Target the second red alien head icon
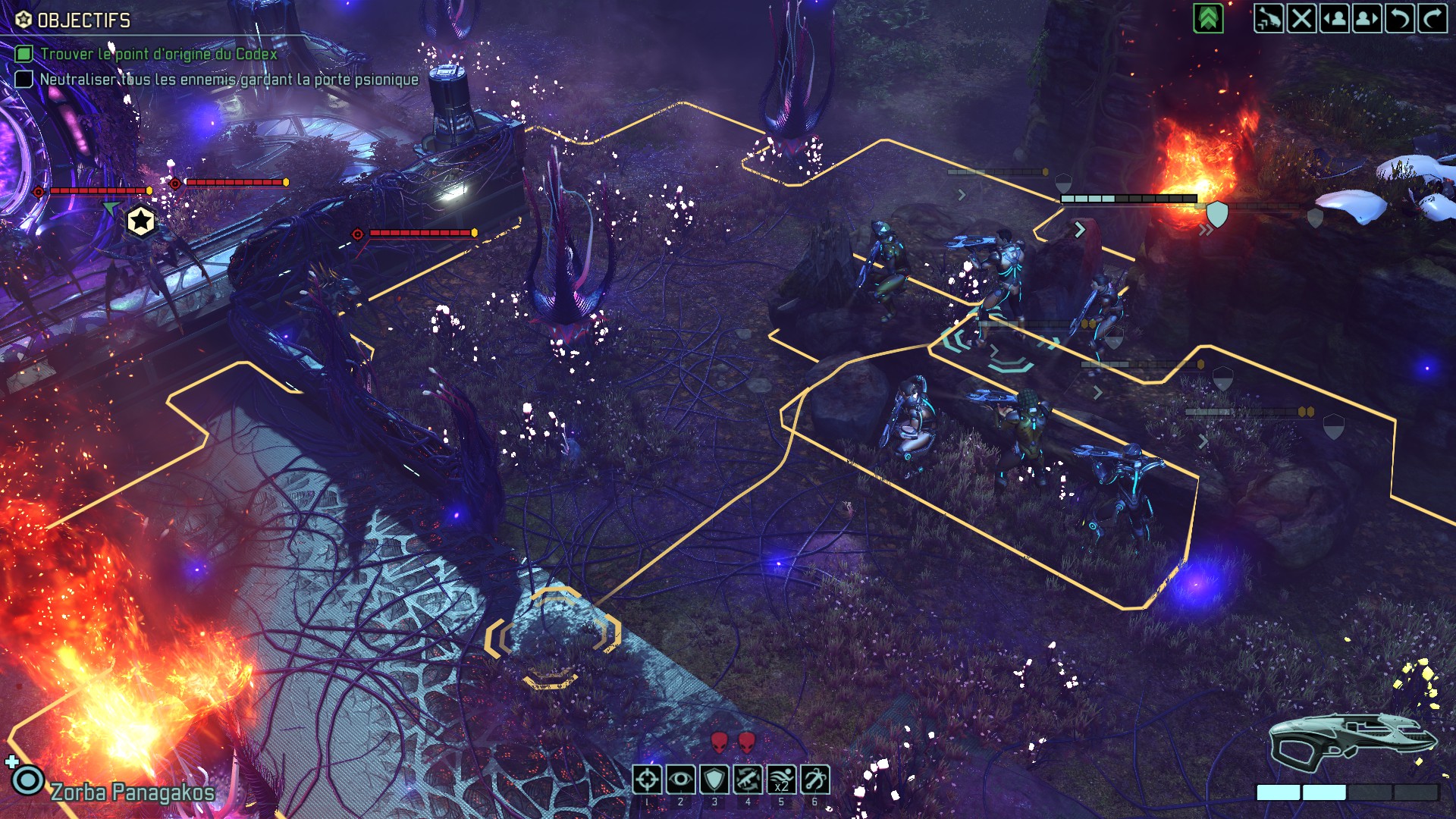 pyautogui.click(x=747, y=742)
